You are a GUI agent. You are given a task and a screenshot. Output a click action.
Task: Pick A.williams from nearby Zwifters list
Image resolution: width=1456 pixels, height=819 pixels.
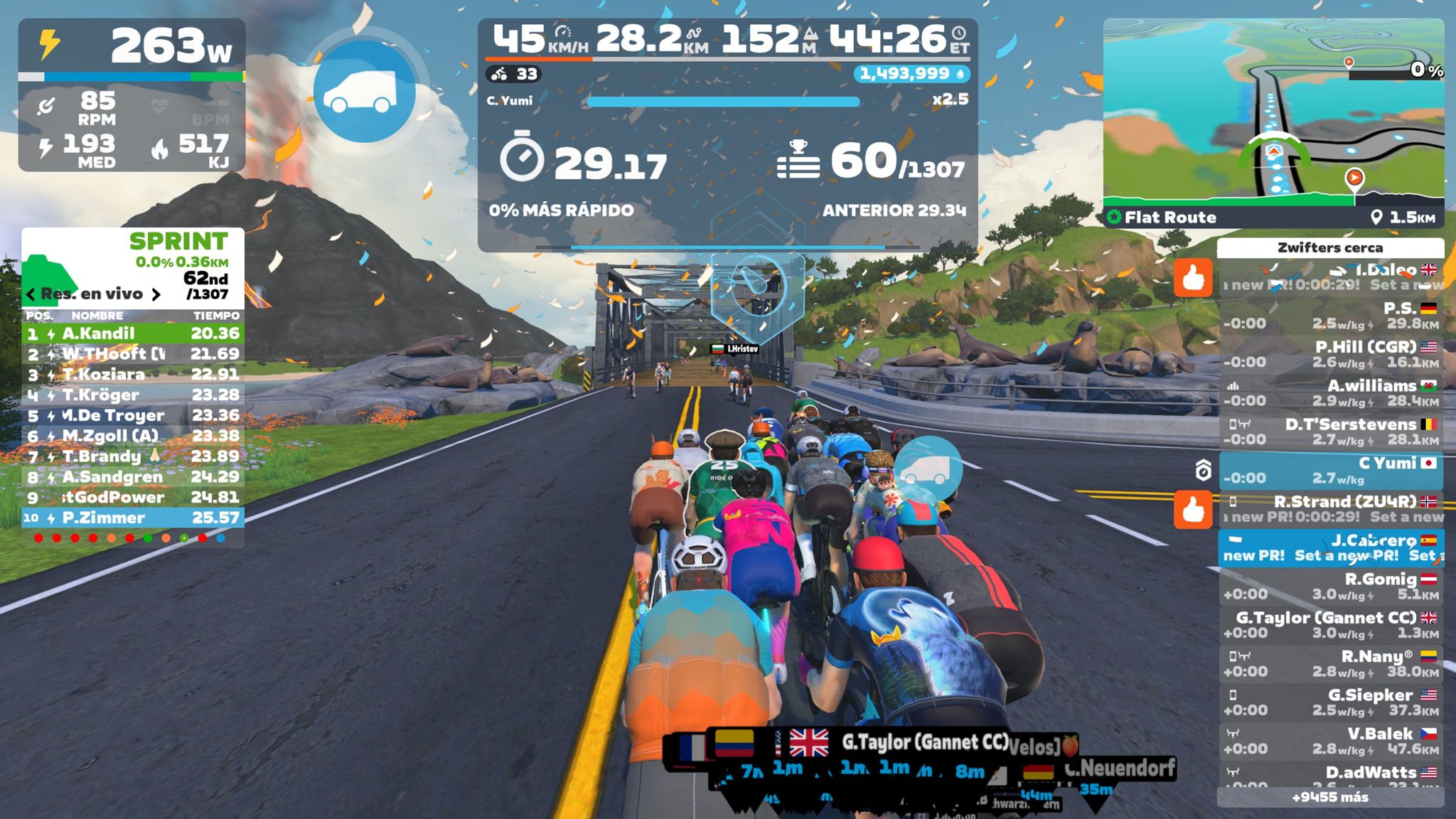pos(1329,393)
